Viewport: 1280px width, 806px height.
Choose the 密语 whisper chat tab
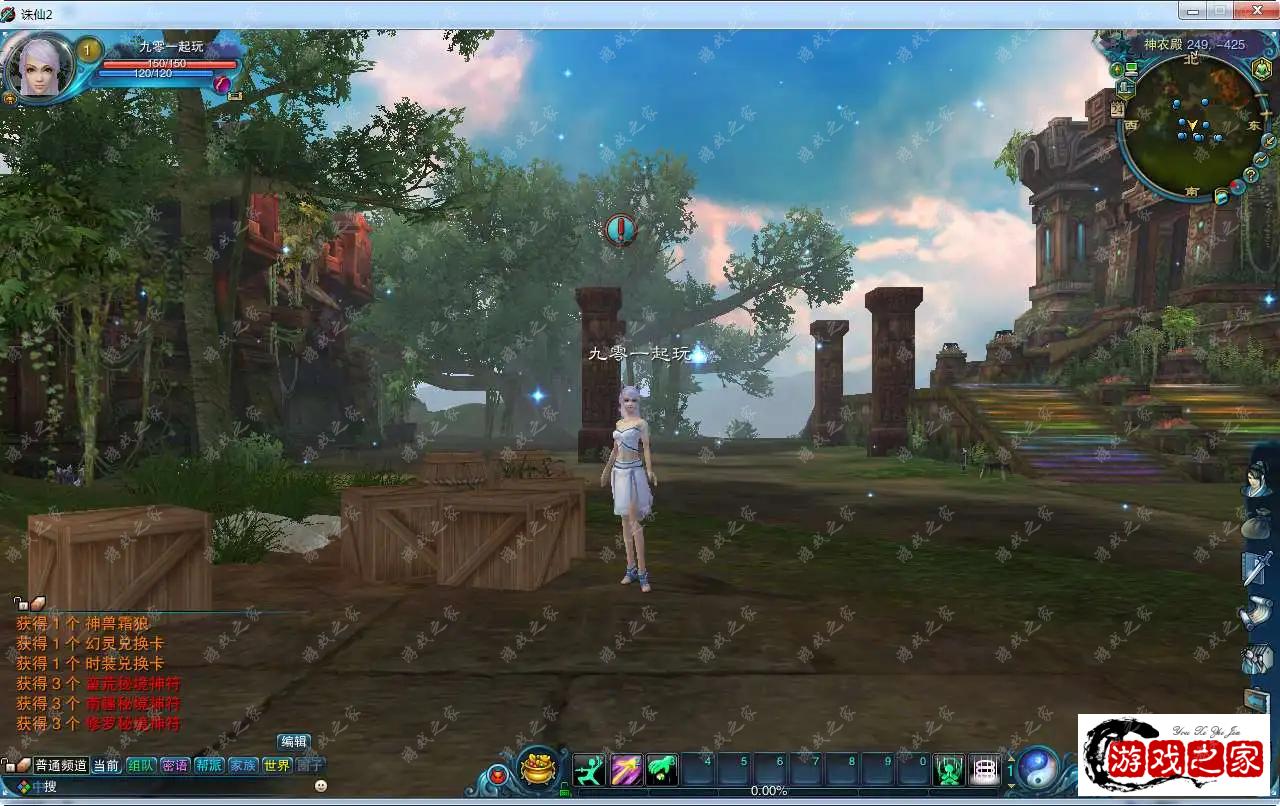[175, 765]
